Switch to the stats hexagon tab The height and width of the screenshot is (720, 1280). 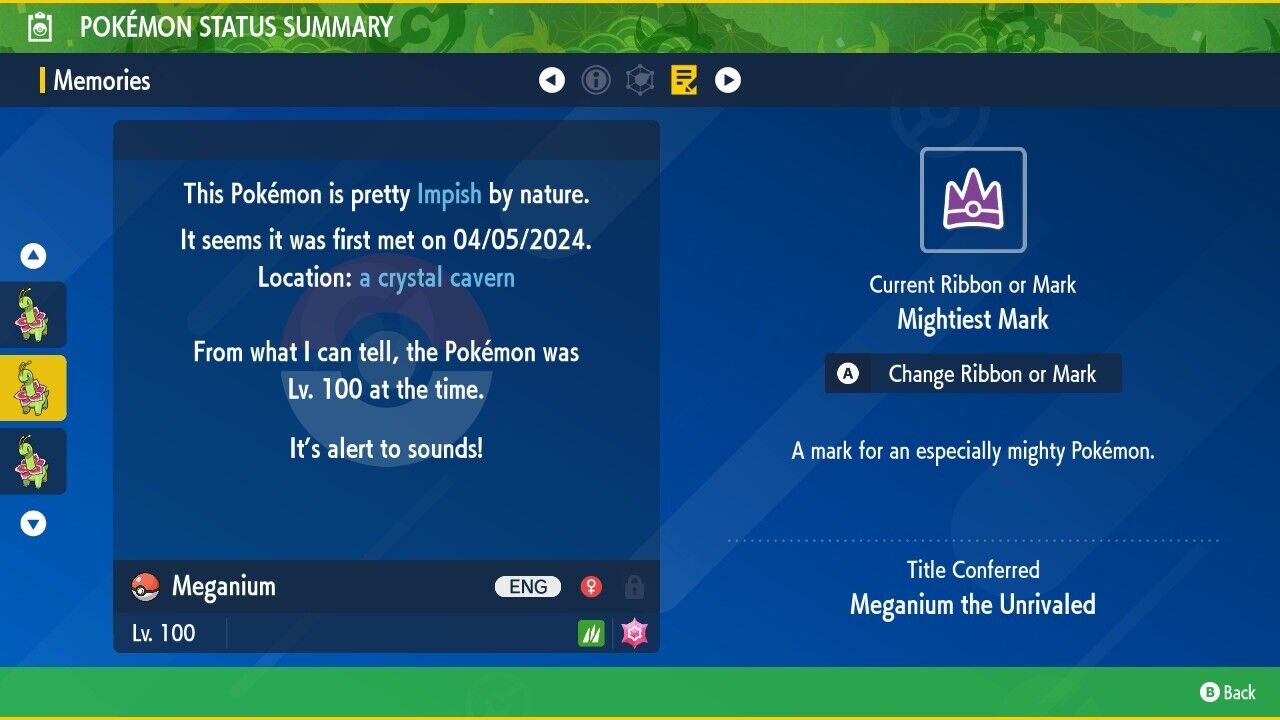pyautogui.click(x=640, y=80)
